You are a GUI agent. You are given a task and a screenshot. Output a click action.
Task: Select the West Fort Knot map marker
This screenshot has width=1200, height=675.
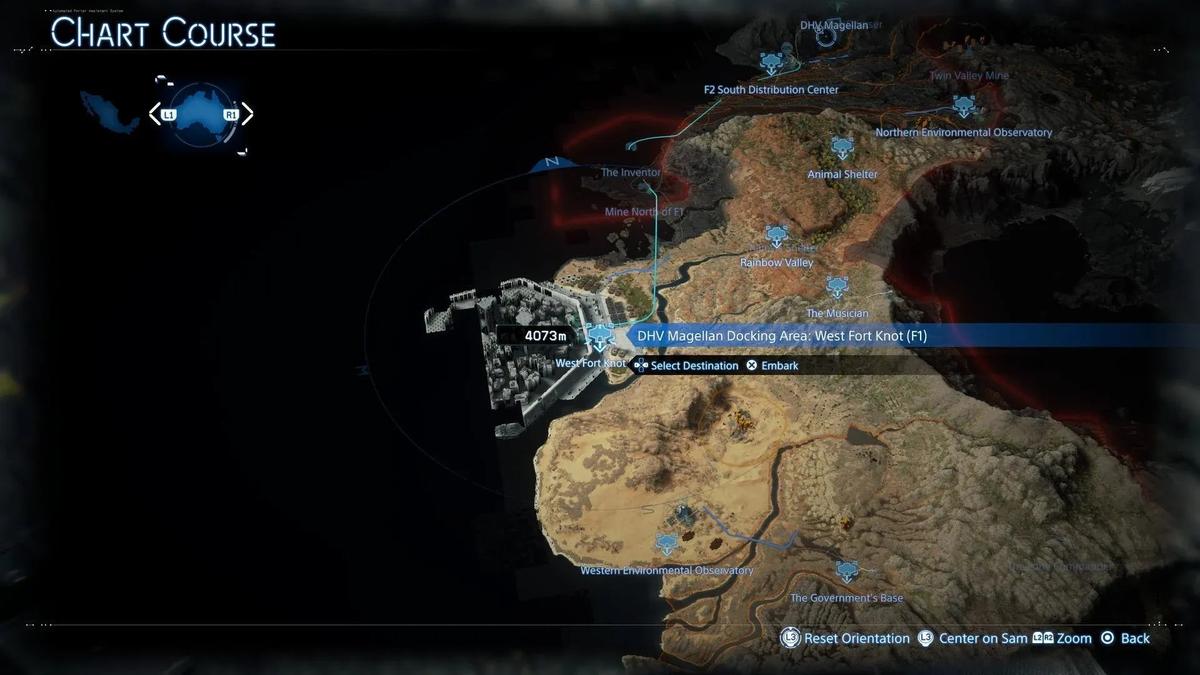click(x=599, y=336)
